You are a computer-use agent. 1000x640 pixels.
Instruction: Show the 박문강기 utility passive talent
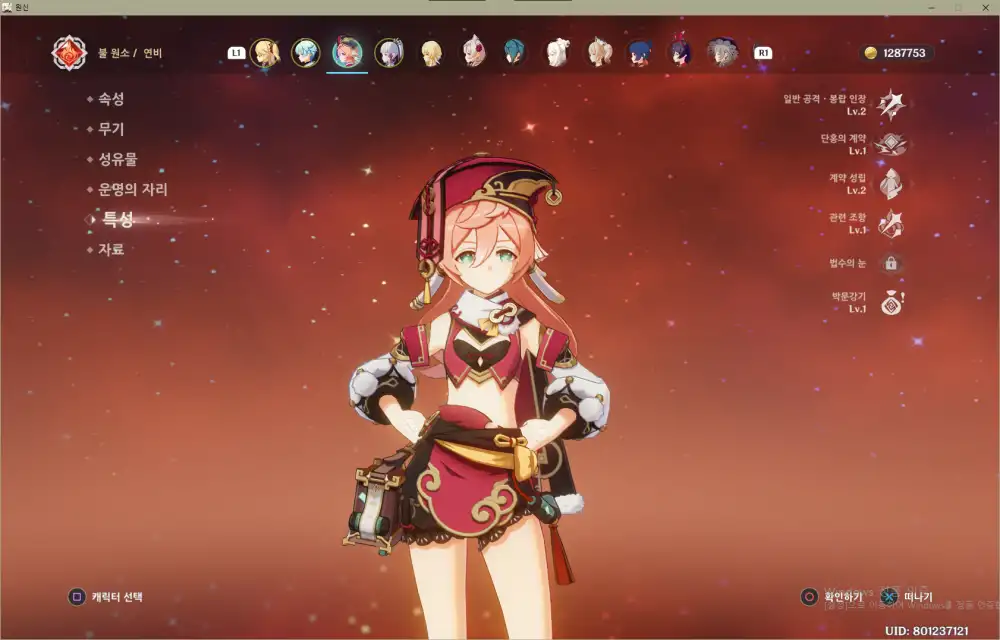coord(891,304)
